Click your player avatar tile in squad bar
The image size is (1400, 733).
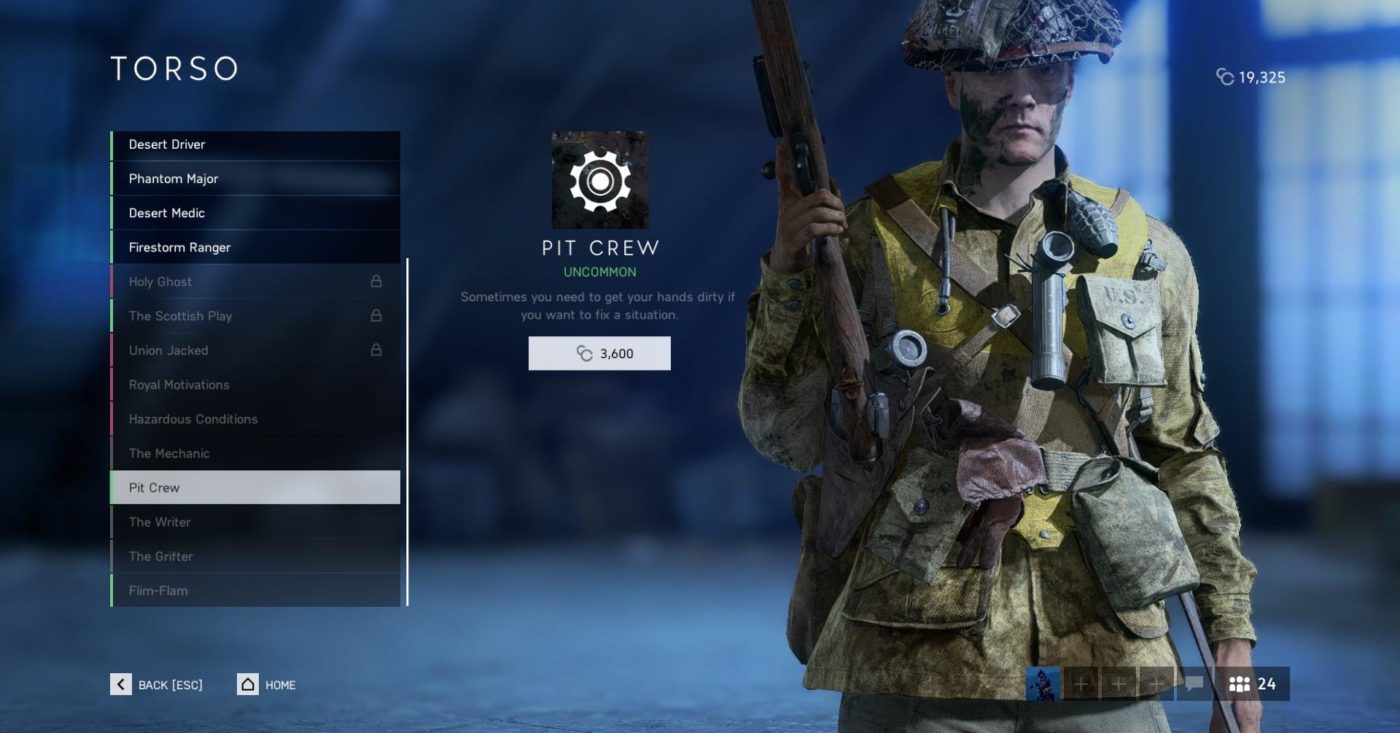click(x=1043, y=684)
